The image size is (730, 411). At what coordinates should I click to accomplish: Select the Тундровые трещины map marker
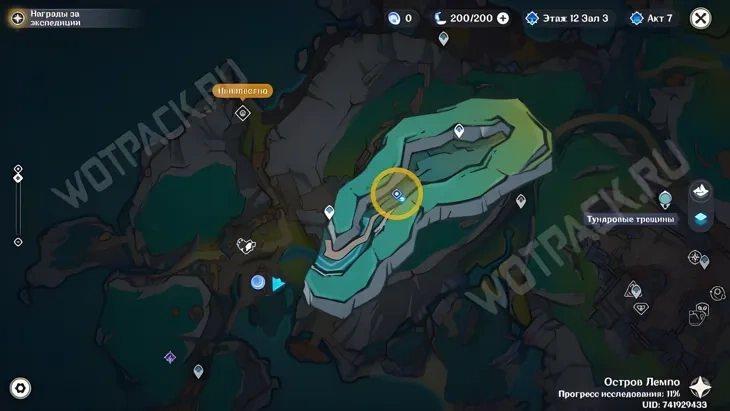(x=666, y=199)
